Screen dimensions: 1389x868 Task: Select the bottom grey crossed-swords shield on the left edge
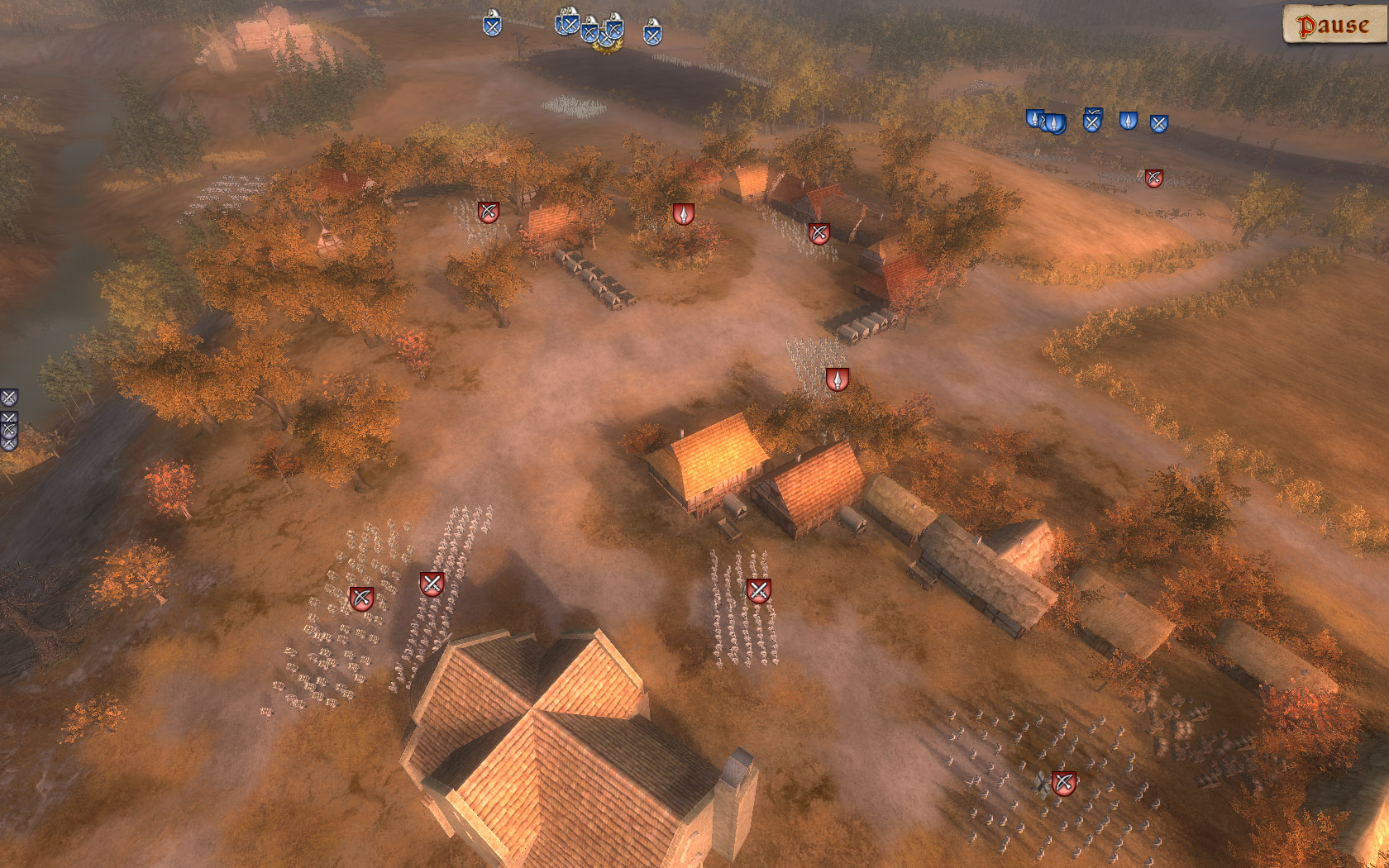8,444
